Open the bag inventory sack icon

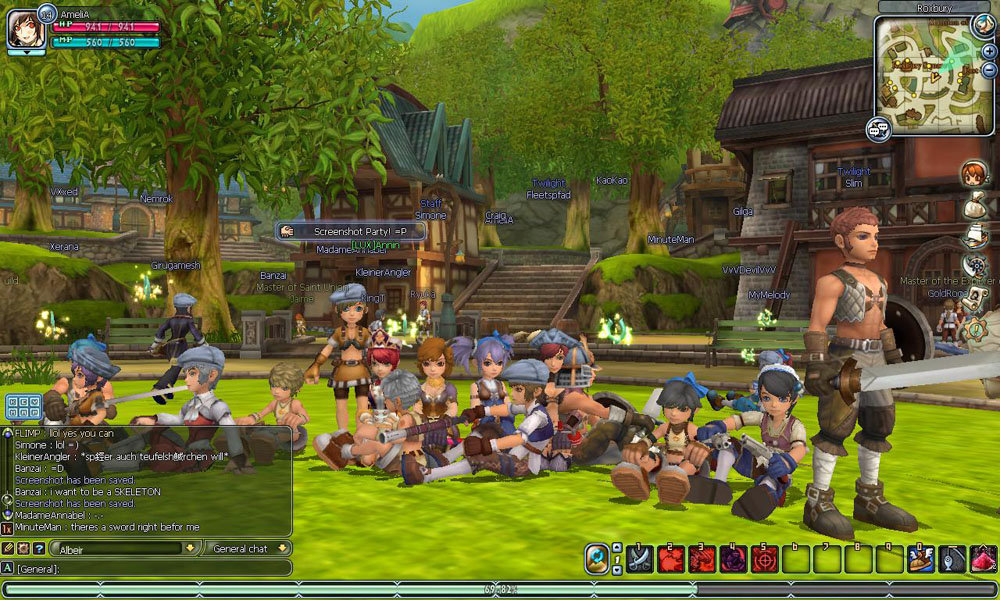point(974,204)
